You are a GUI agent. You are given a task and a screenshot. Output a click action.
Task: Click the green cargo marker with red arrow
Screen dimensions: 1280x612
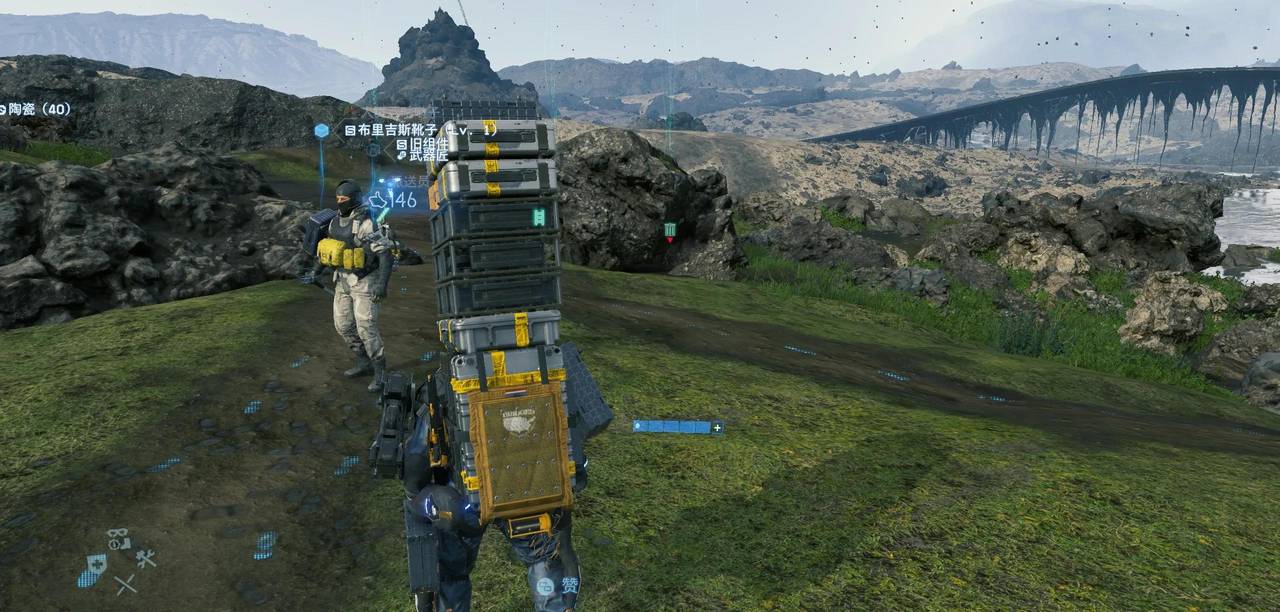tap(670, 231)
